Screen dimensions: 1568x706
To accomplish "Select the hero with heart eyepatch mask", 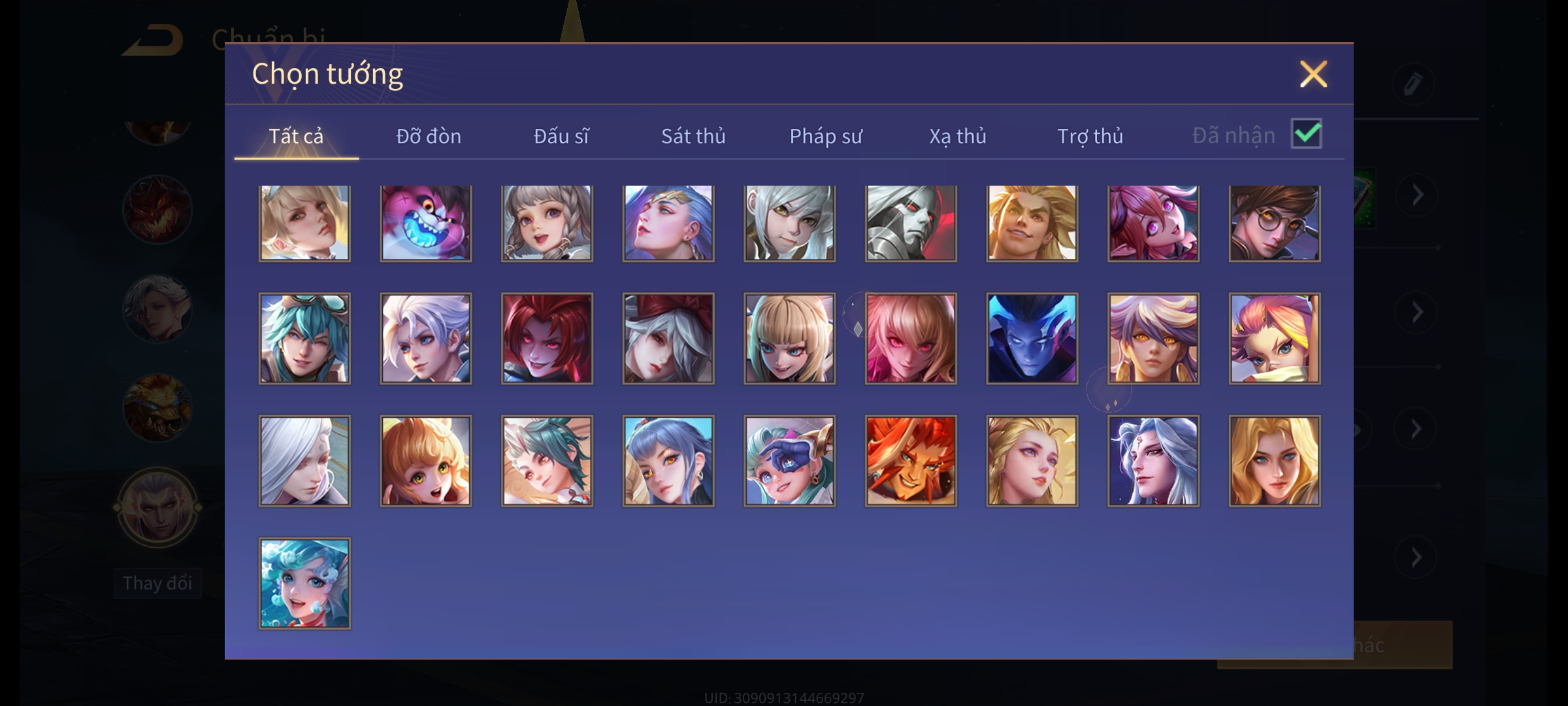I will click(x=790, y=461).
